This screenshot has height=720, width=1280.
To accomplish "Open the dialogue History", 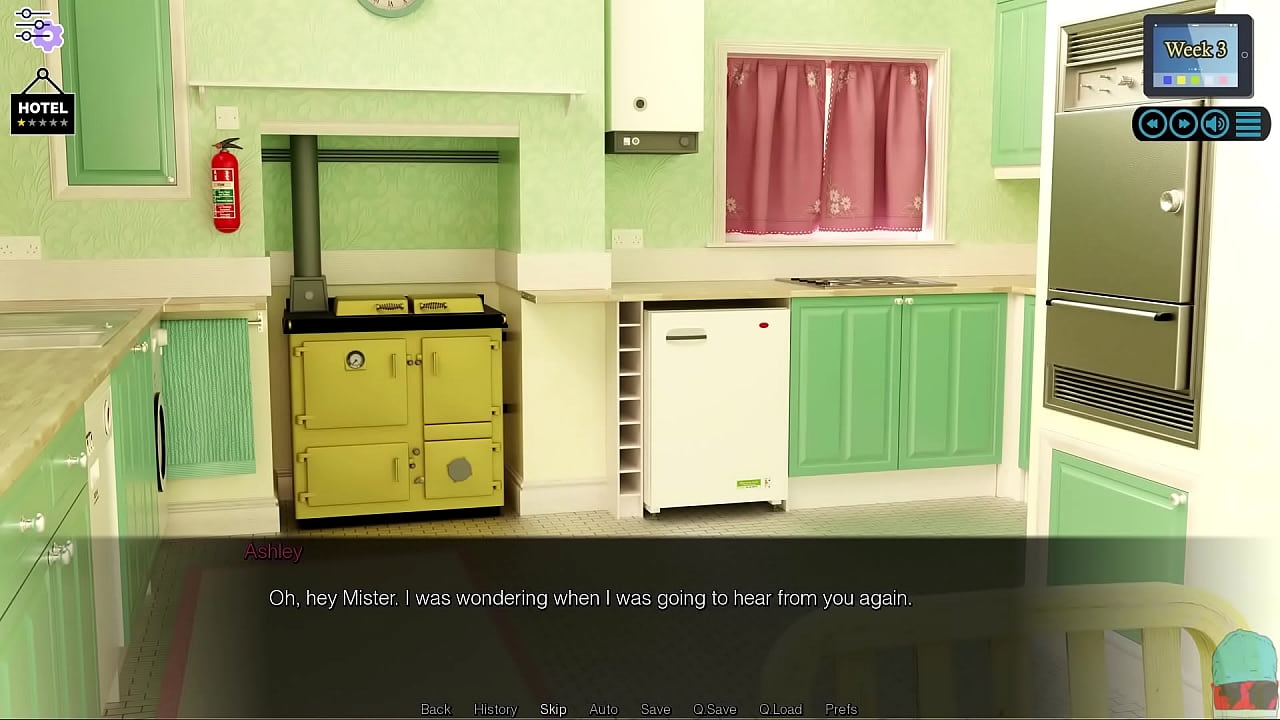I will (495, 709).
